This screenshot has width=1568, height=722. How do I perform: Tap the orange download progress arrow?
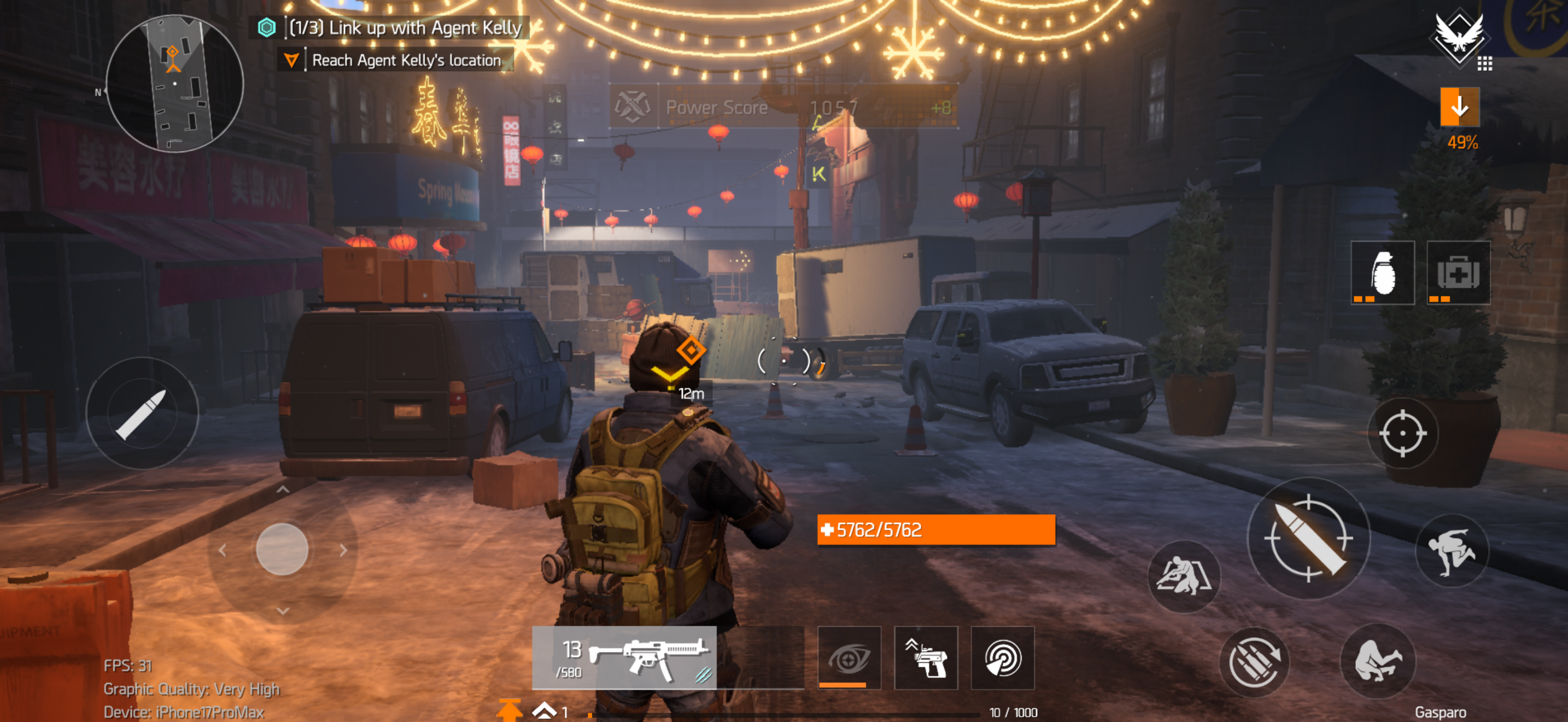coord(1459,108)
